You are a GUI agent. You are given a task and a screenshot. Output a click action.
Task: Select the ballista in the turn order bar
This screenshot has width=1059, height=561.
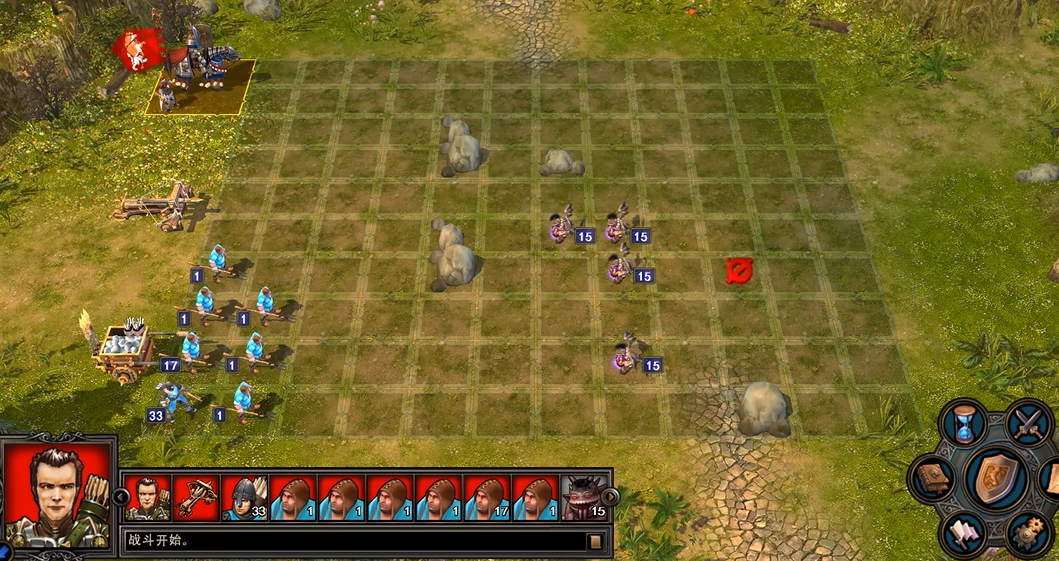point(196,496)
